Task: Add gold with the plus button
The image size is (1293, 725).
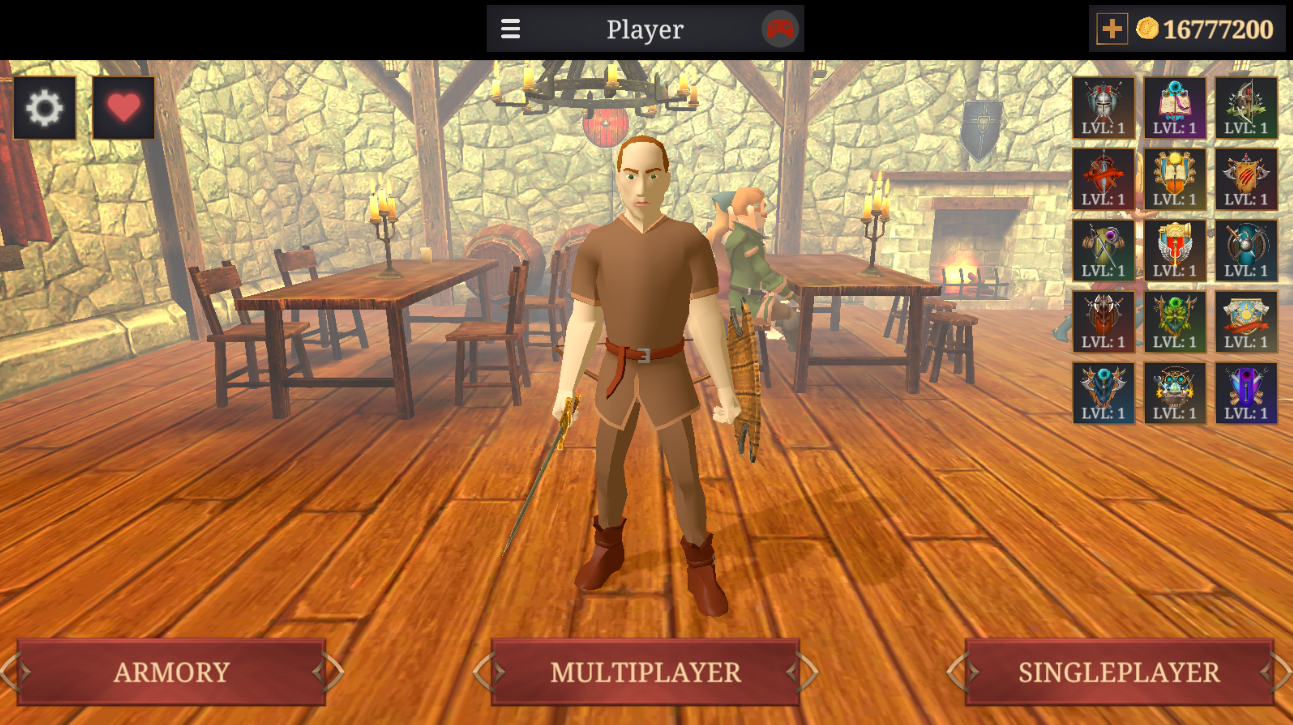Action: pos(1111,29)
